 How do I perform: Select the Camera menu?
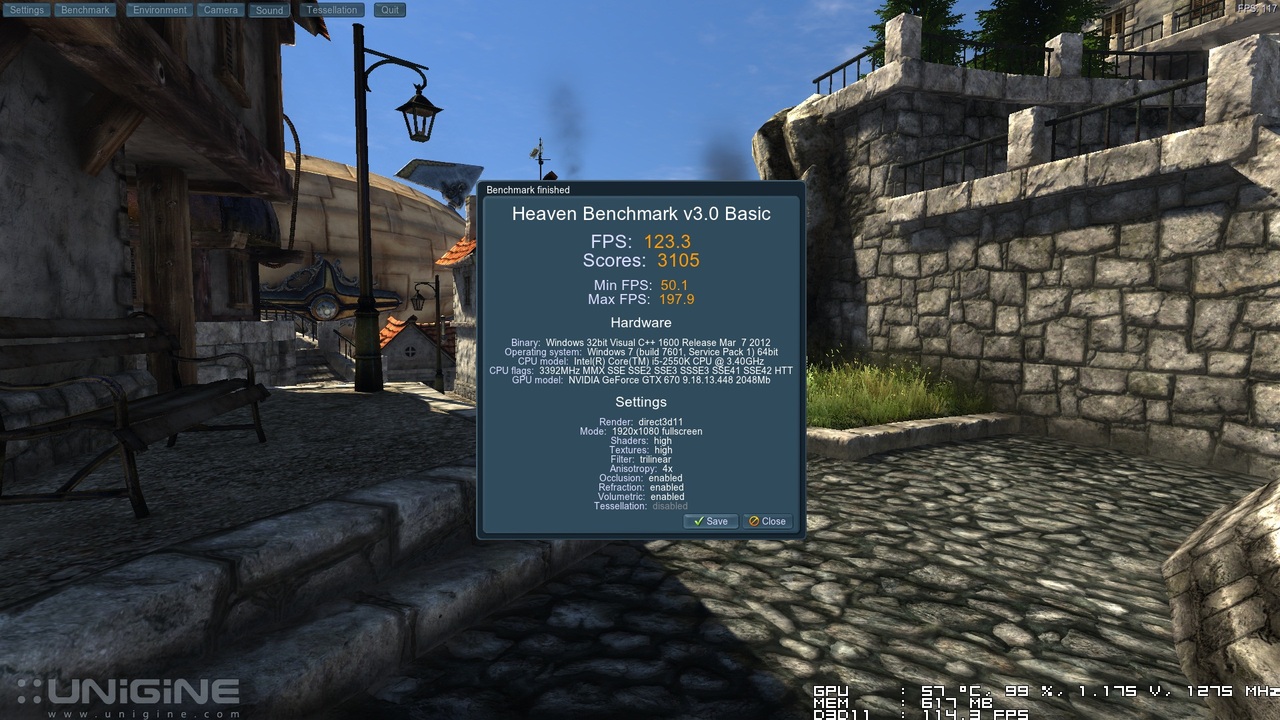pyautogui.click(x=220, y=10)
